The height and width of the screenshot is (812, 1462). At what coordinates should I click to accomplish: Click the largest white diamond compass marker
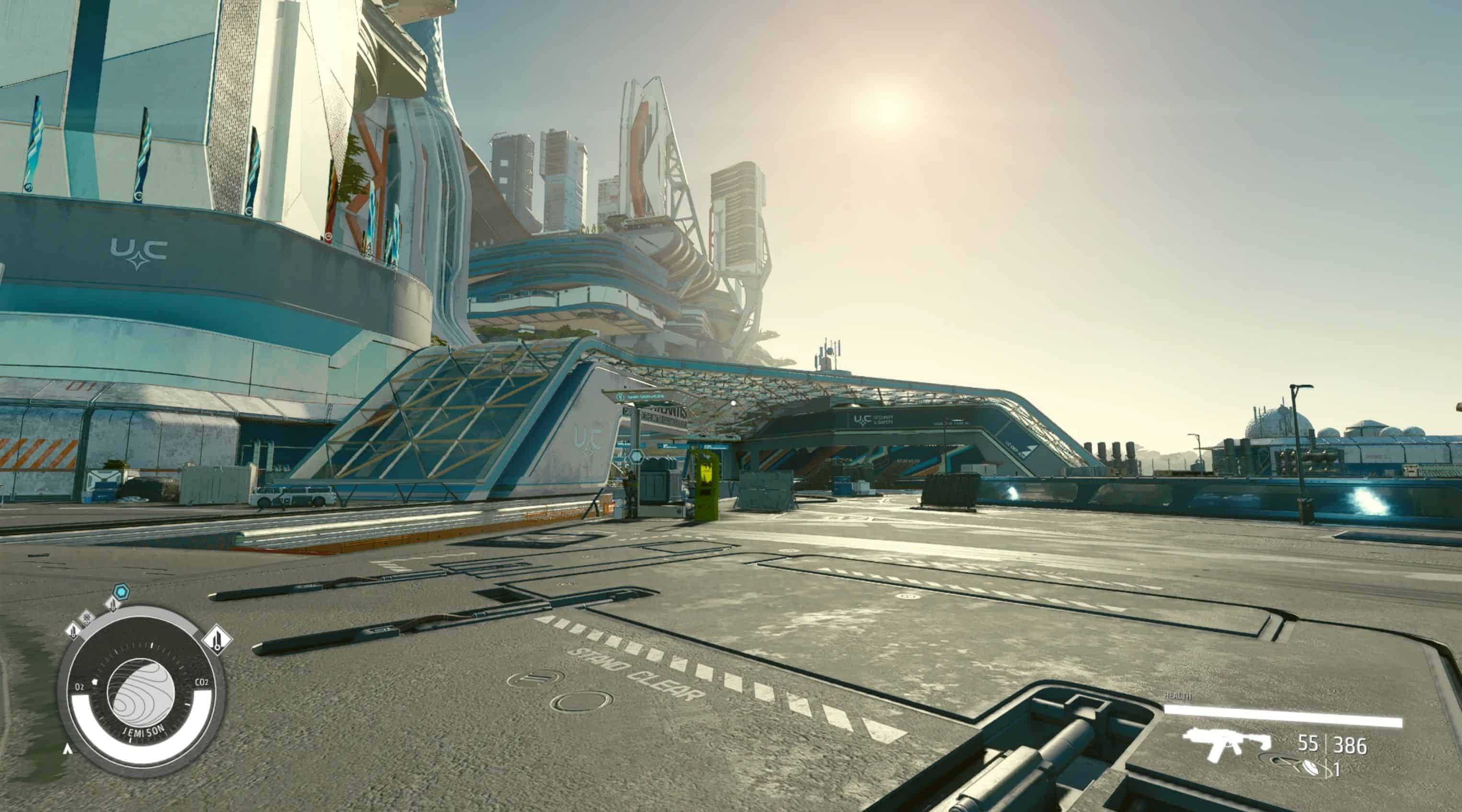tap(217, 640)
